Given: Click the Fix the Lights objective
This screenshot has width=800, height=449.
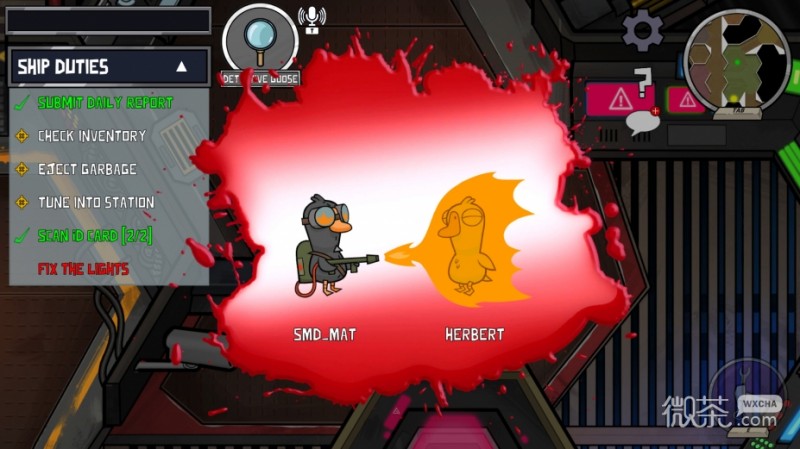Looking at the screenshot, I should (x=83, y=269).
